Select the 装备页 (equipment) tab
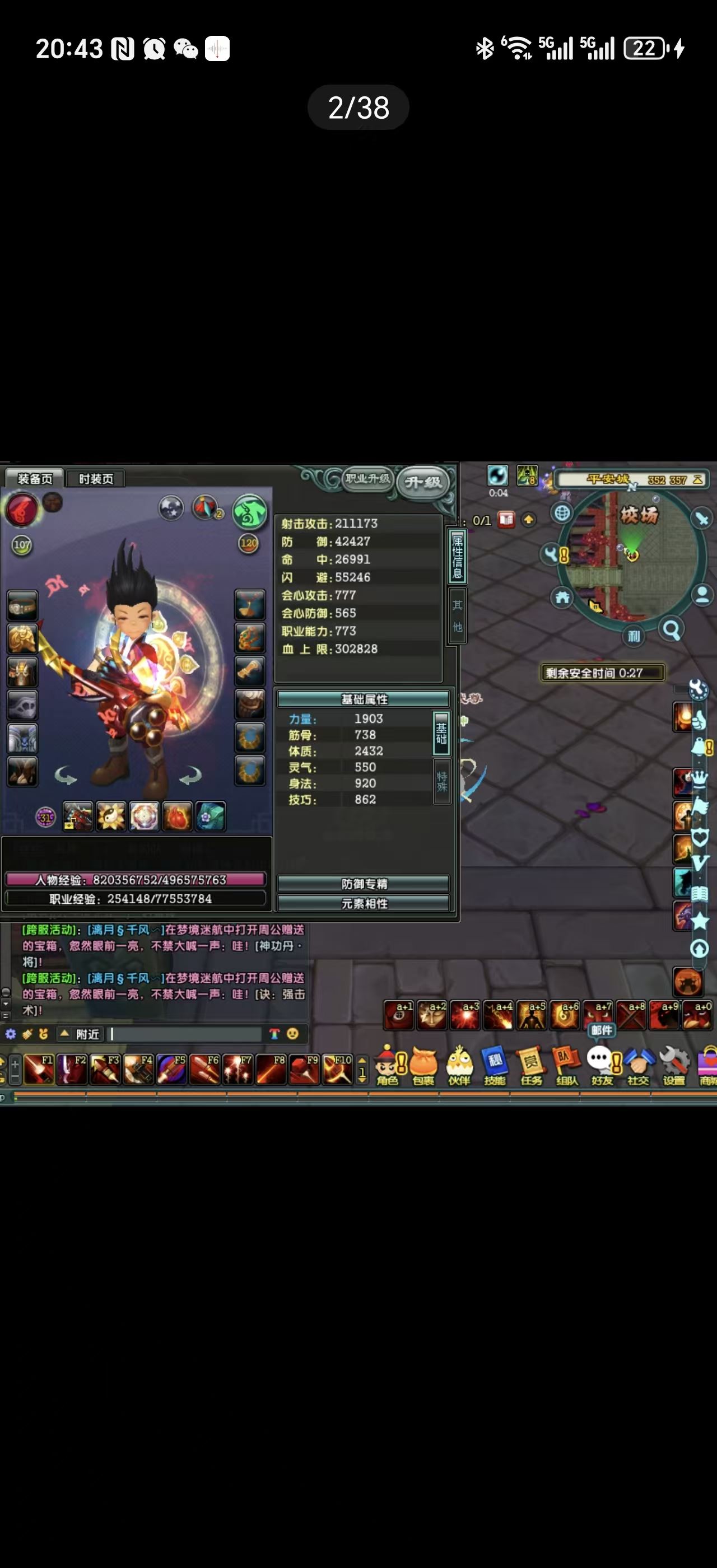This screenshot has width=717, height=1568. tap(34, 478)
